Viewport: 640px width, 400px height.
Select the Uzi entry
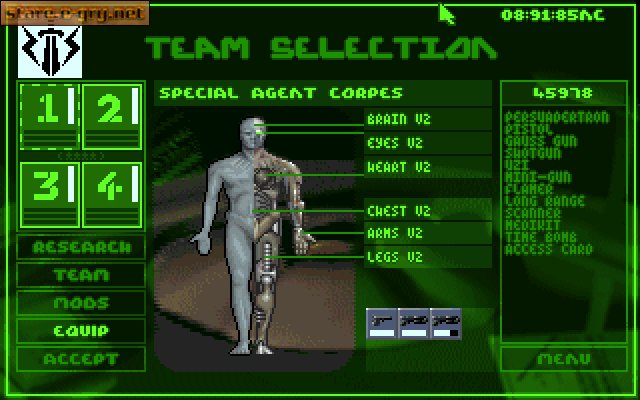(519, 163)
